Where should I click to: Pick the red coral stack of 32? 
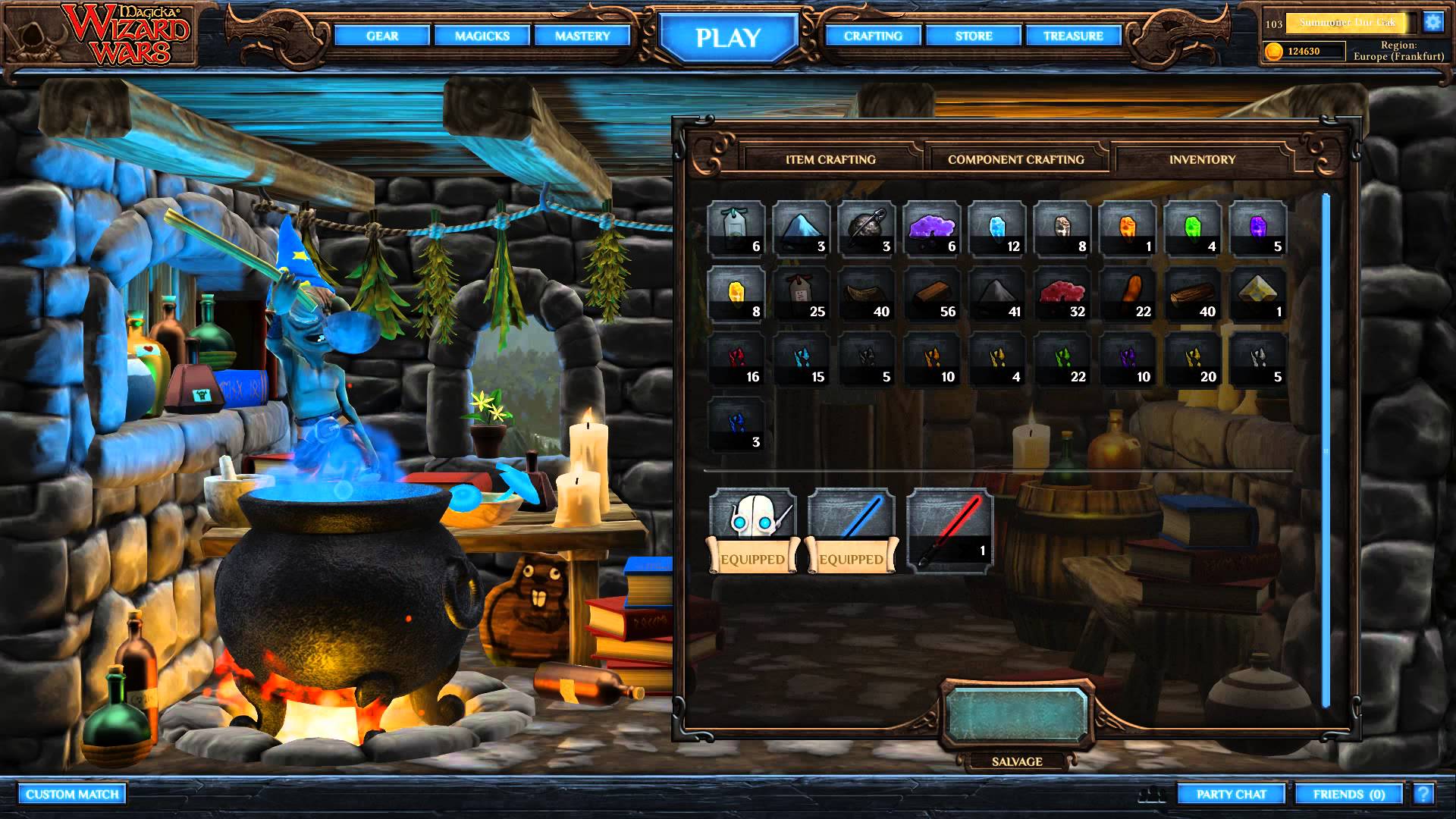point(1062,293)
